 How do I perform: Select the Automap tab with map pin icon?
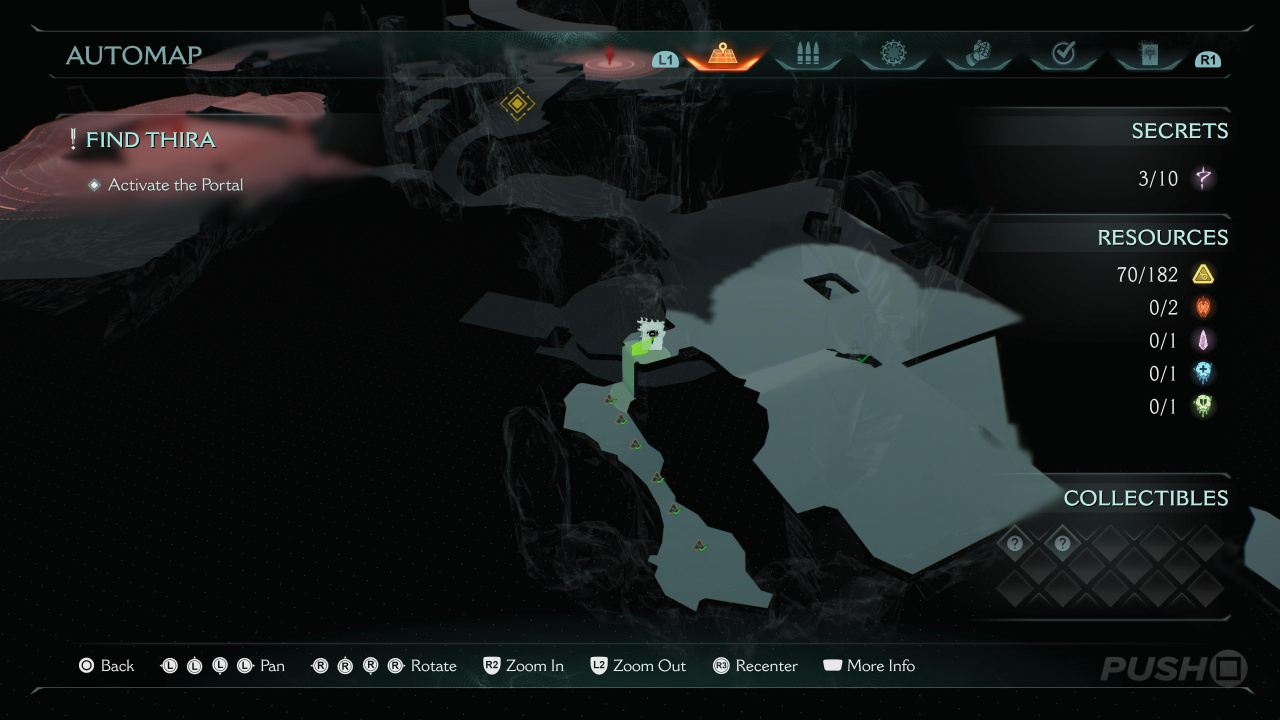coord(722,55)
